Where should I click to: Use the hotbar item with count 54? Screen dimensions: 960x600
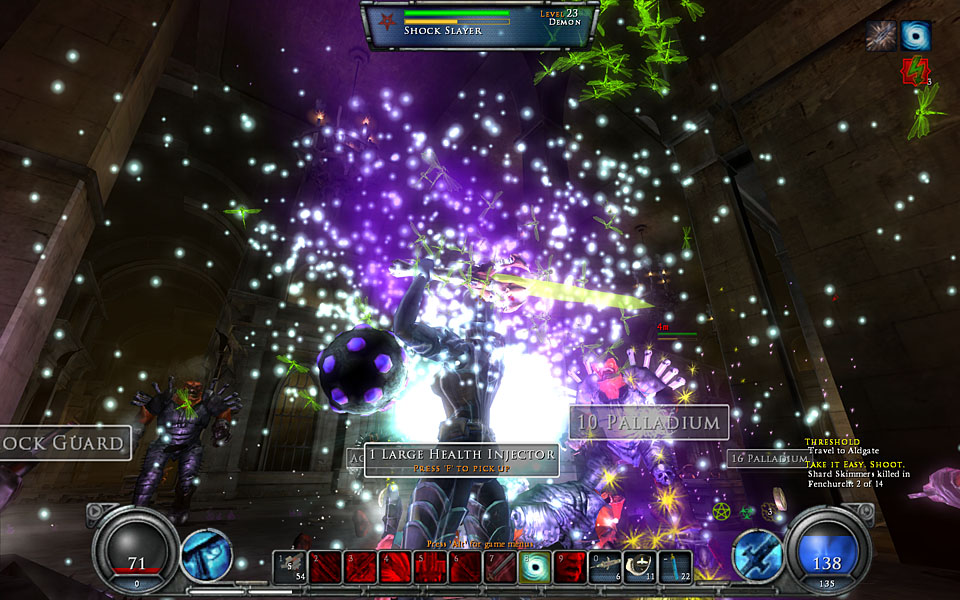click(289, 567)
